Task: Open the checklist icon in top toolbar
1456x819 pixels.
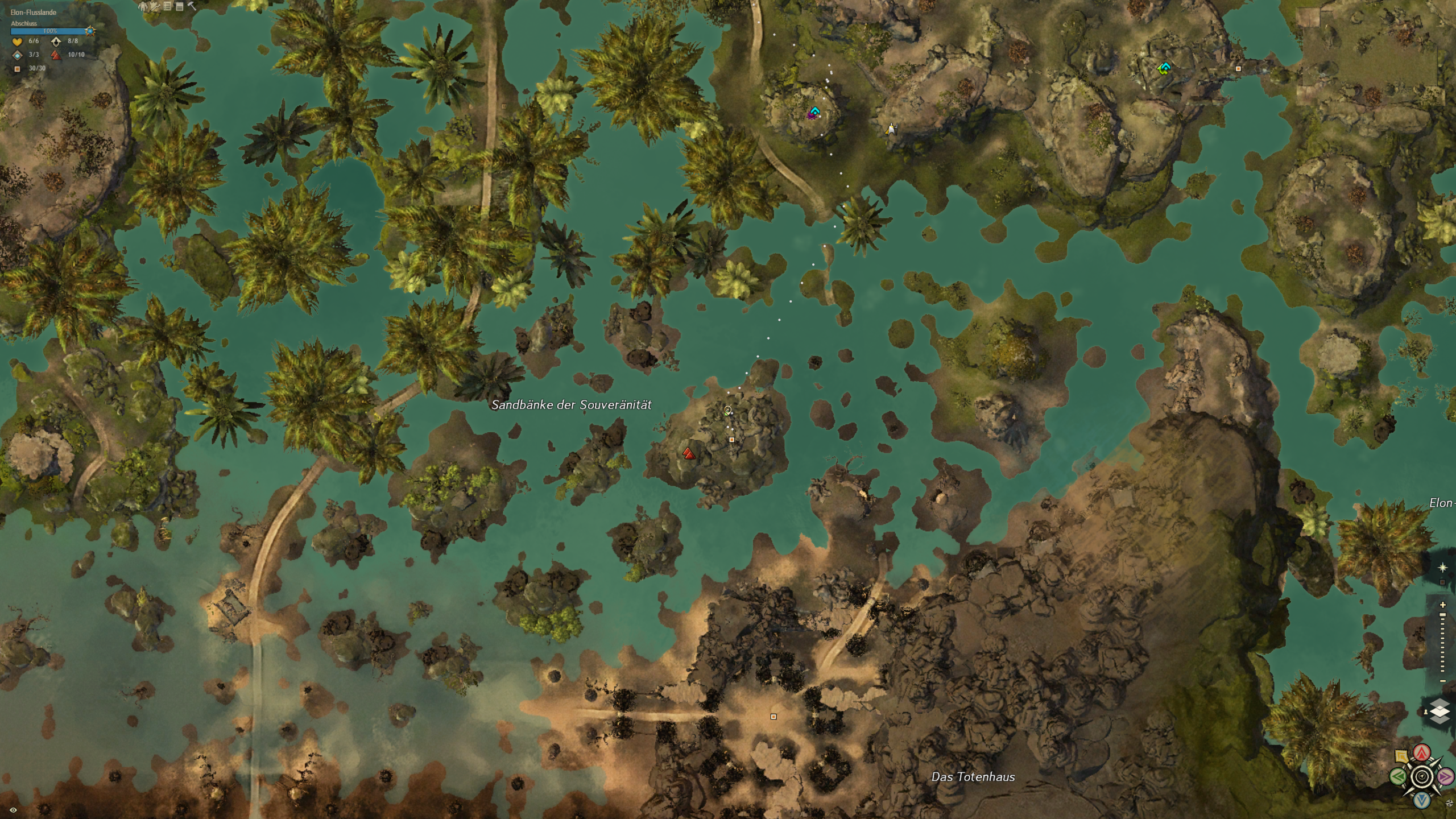Action: pyautogui.click(x=167, y=6)
